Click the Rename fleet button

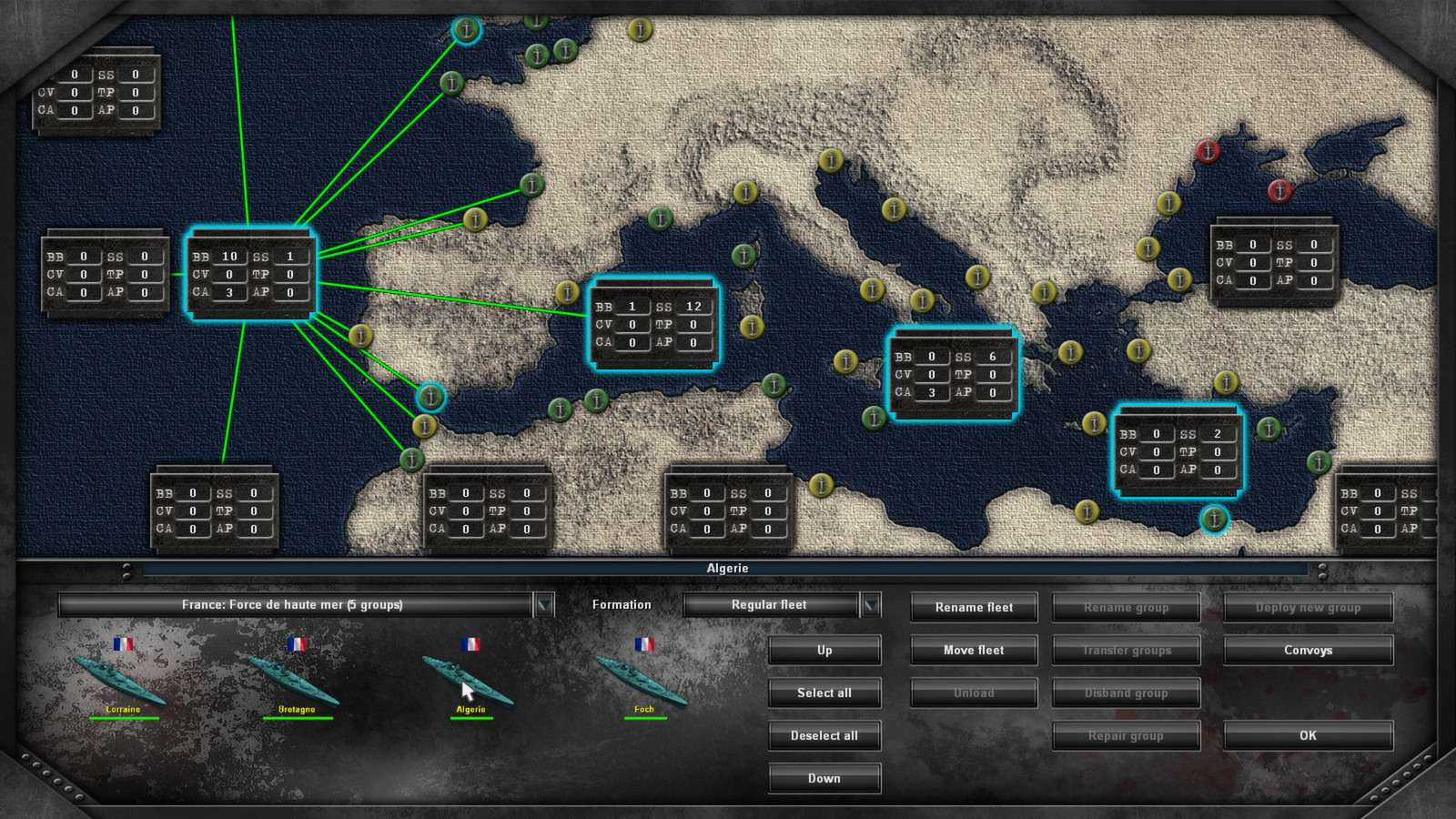[973, 607]
